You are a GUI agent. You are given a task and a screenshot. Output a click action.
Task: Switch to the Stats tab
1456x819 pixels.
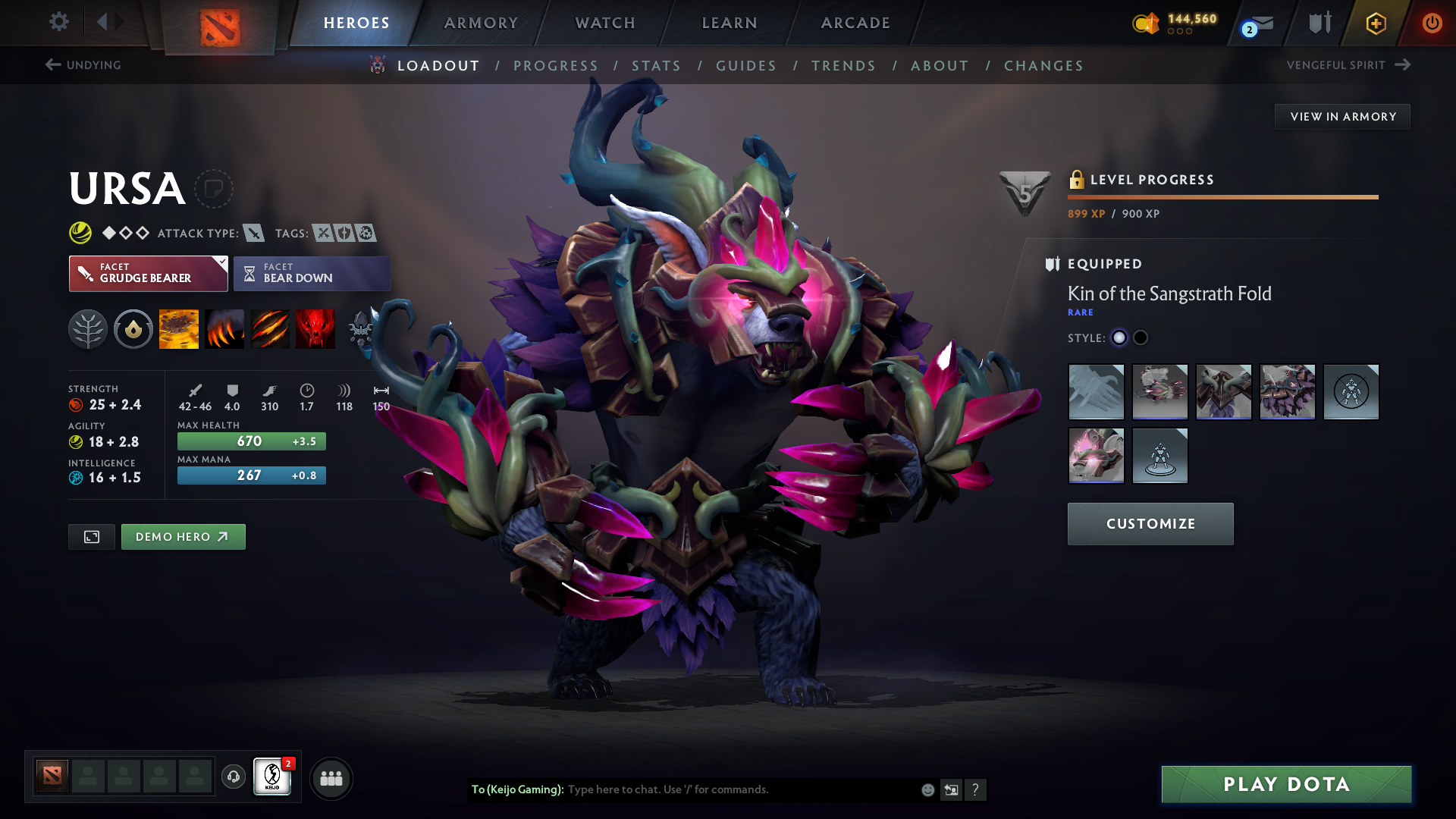coord(657,65)
